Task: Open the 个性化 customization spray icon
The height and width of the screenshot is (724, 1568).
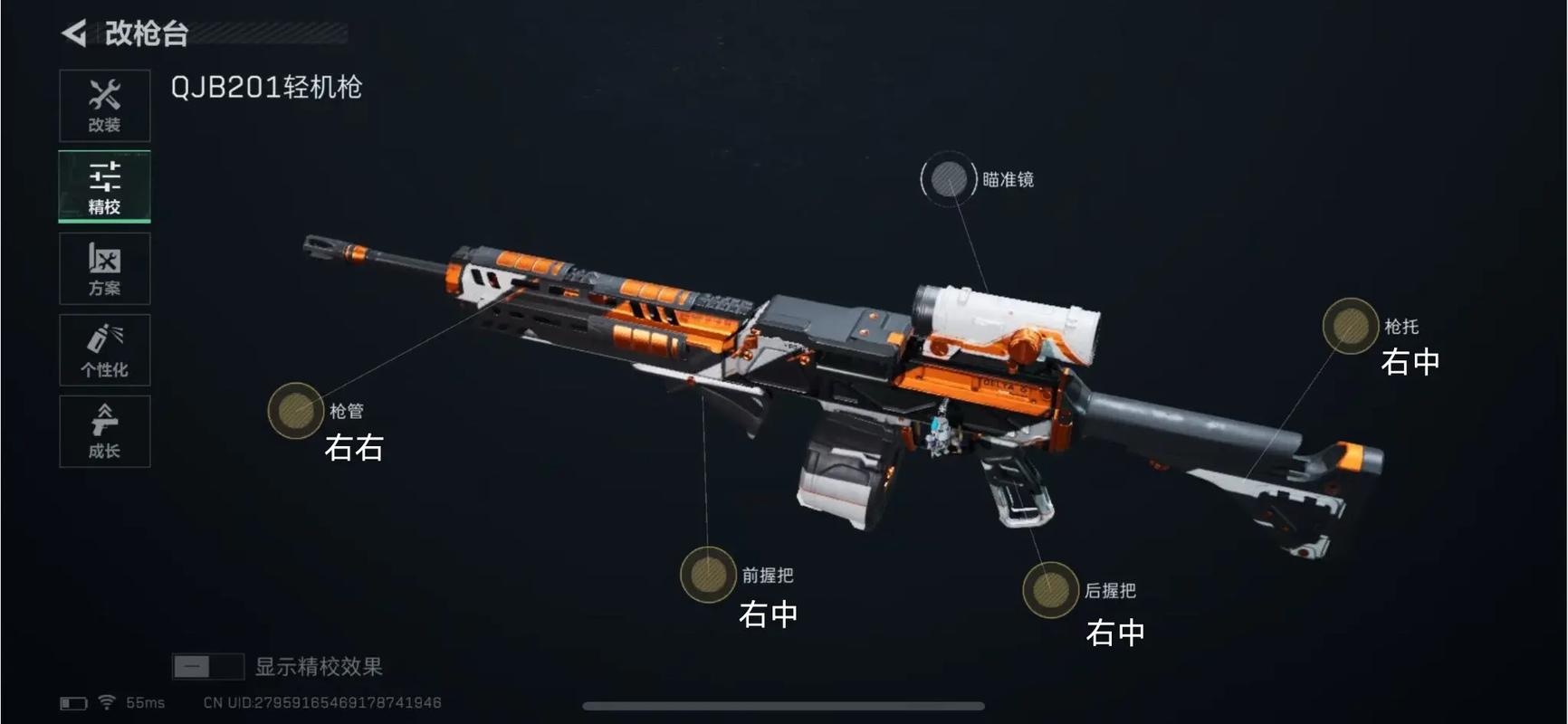Action: pos(104,349)
